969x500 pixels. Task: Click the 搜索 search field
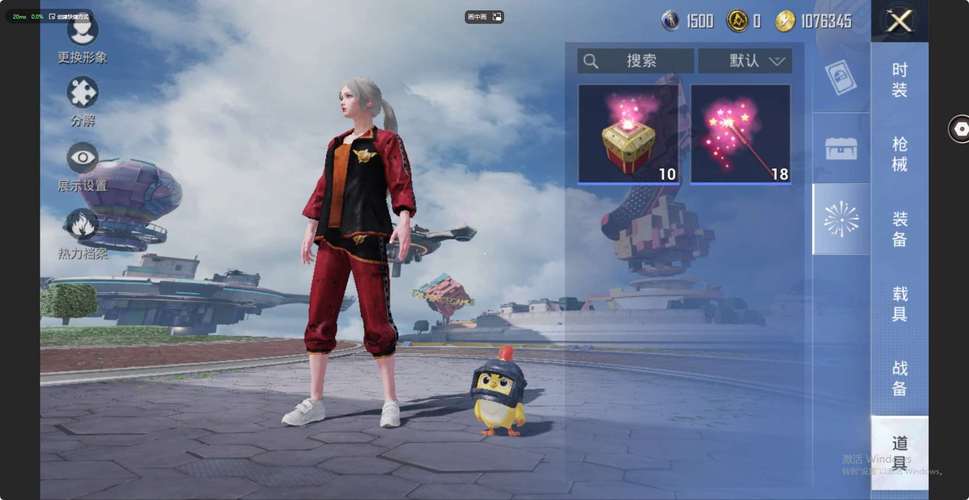pos(636,61)
